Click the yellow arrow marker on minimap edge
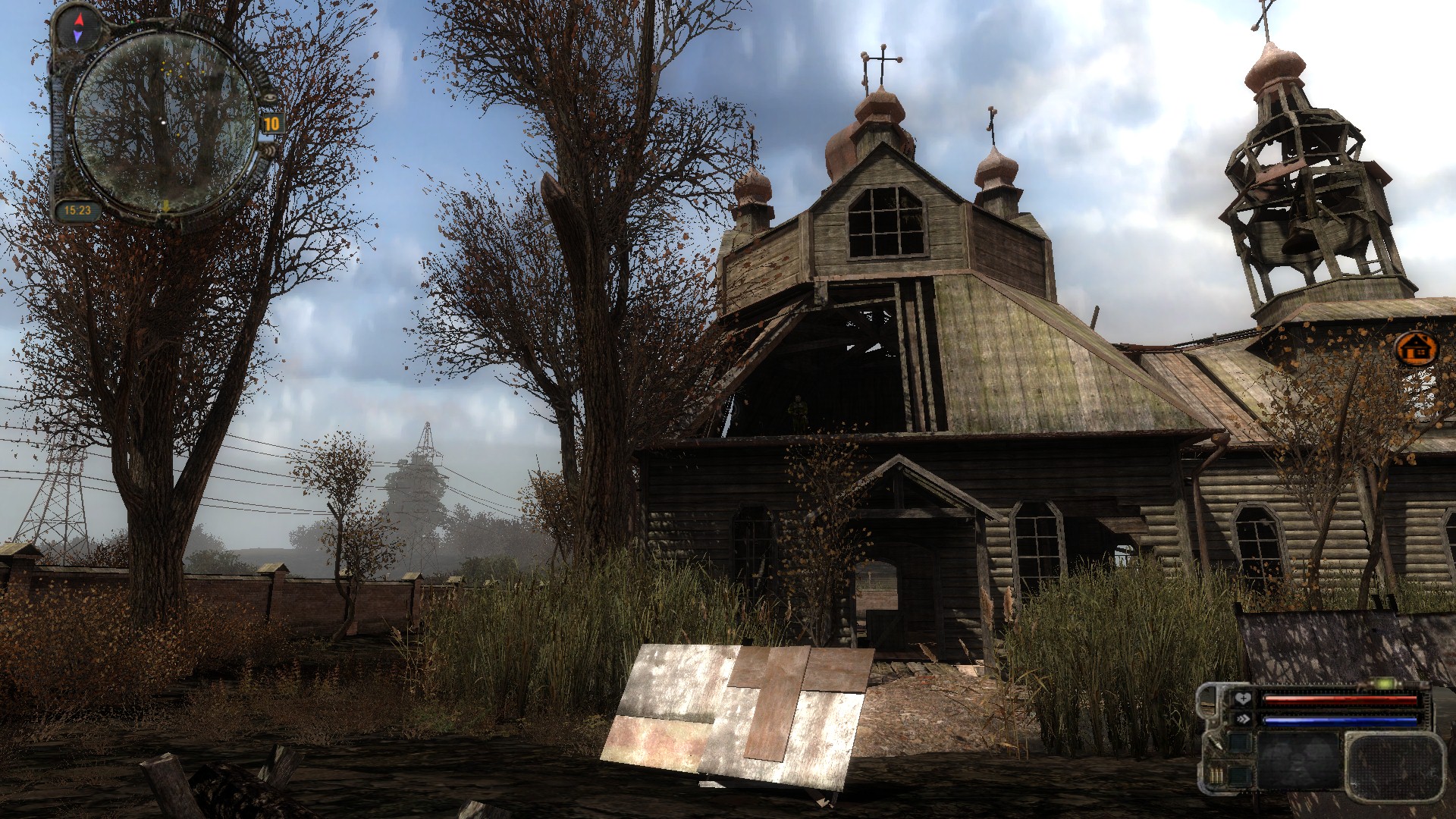This screenshot has height=819, width=1456. click(x=165, y=206)
